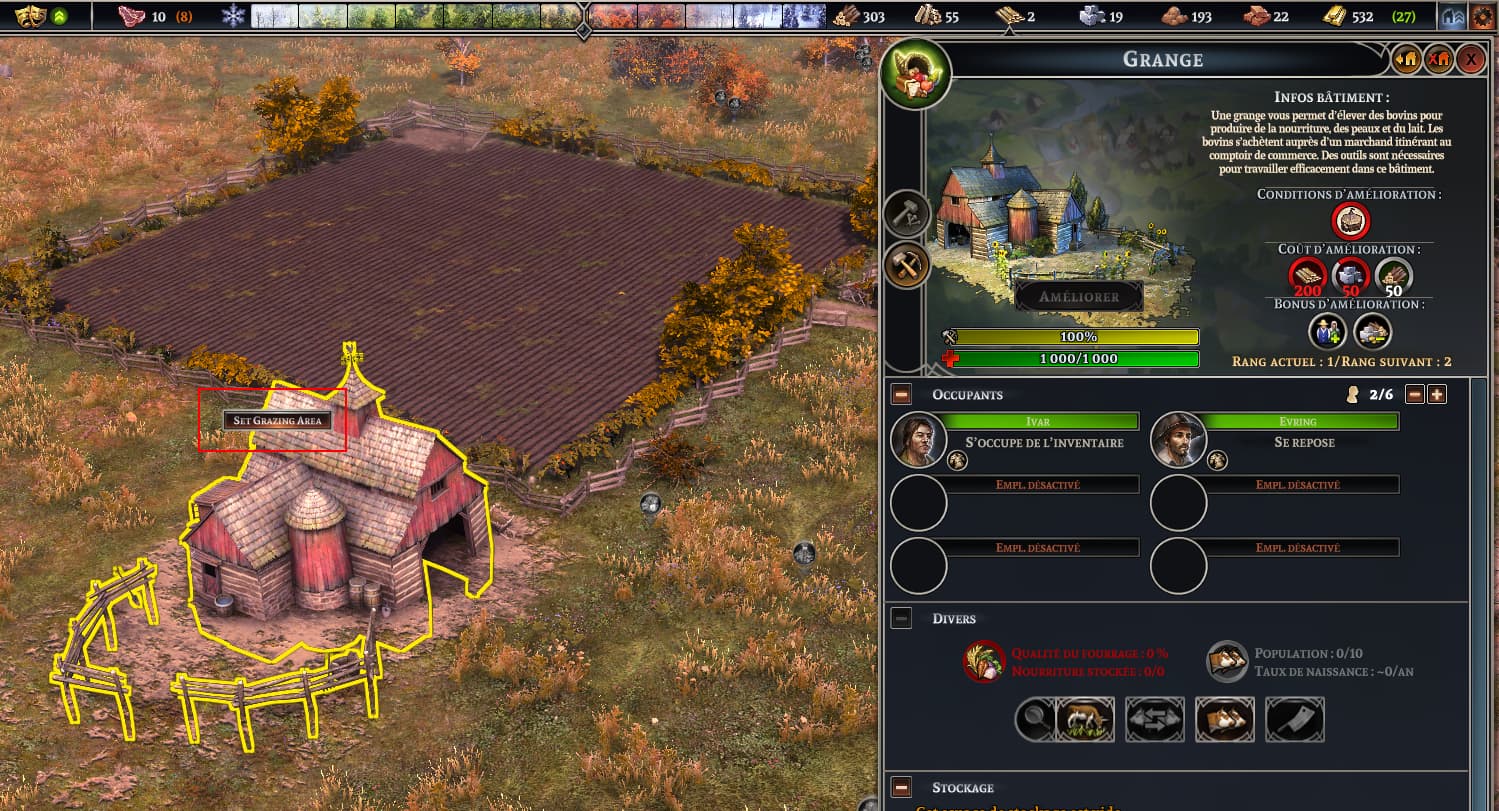Collapse the Occupants section

coord(901,395)
